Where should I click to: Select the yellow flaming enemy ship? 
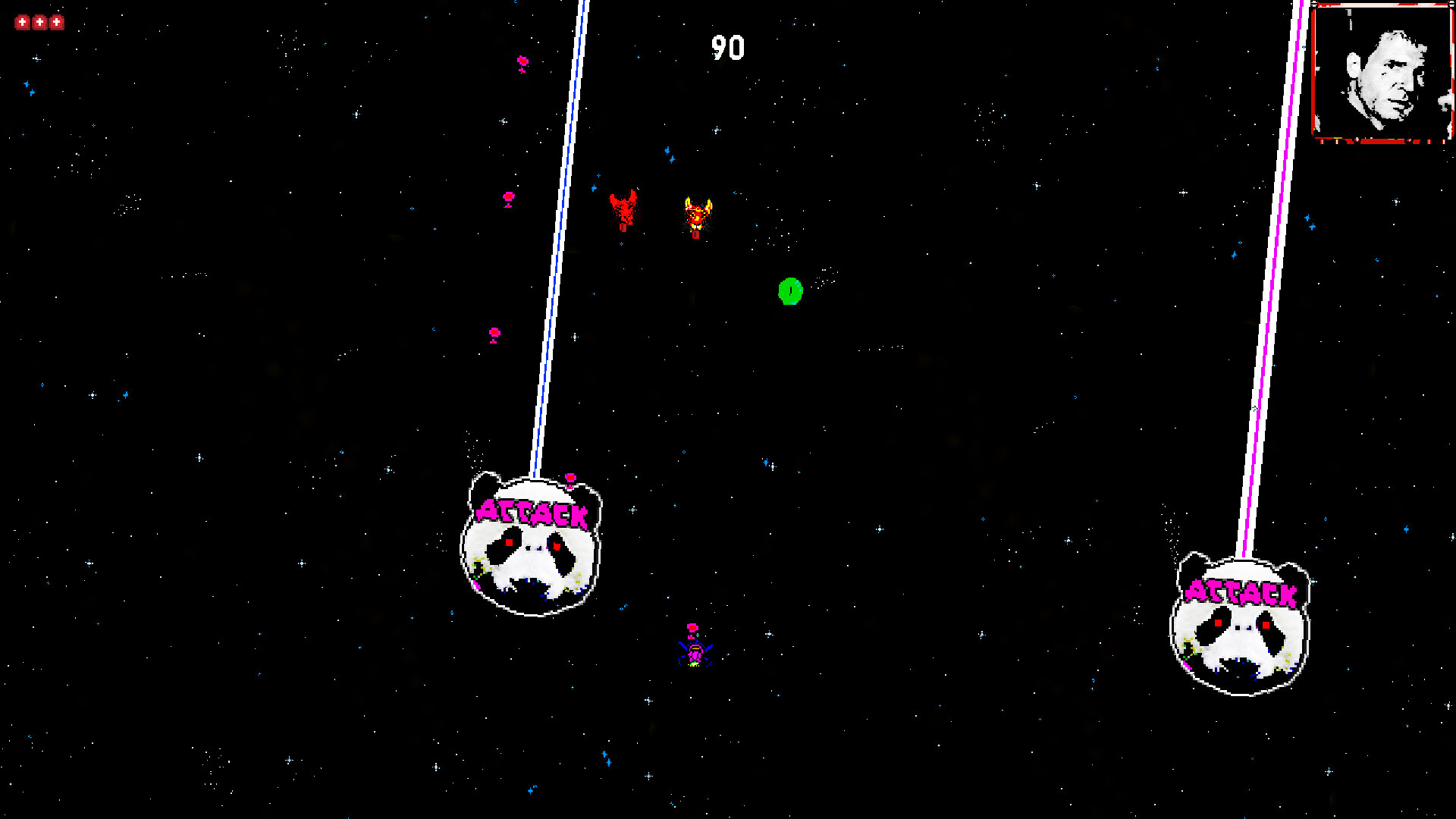697,215
